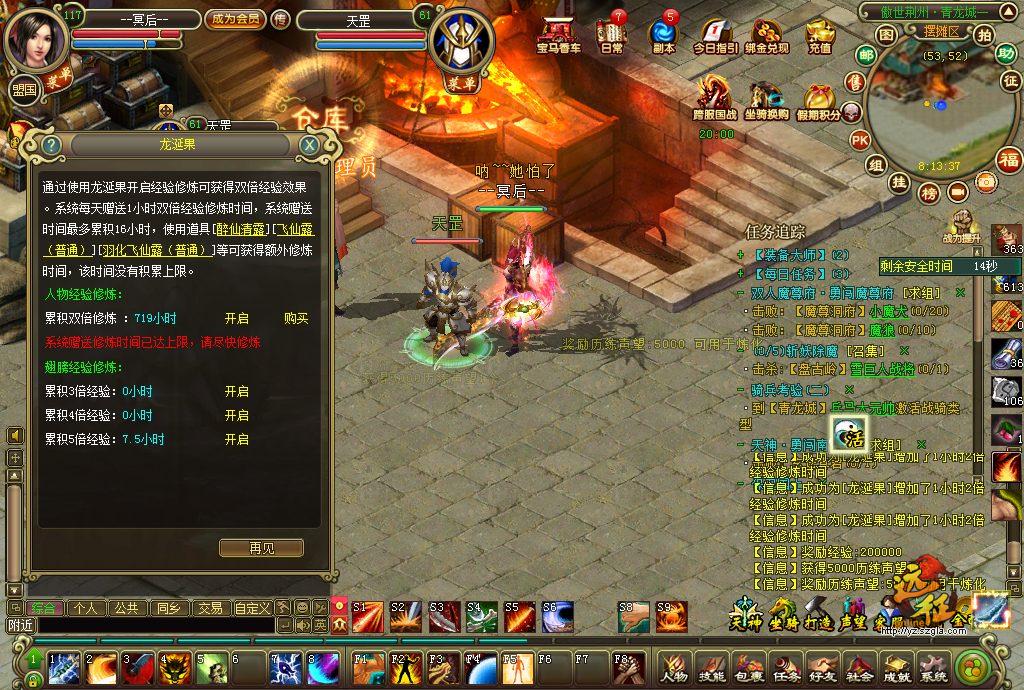The image size is (1024, 690).
Task: Open the 包裹 bag inventory
Action: [749, 667]
